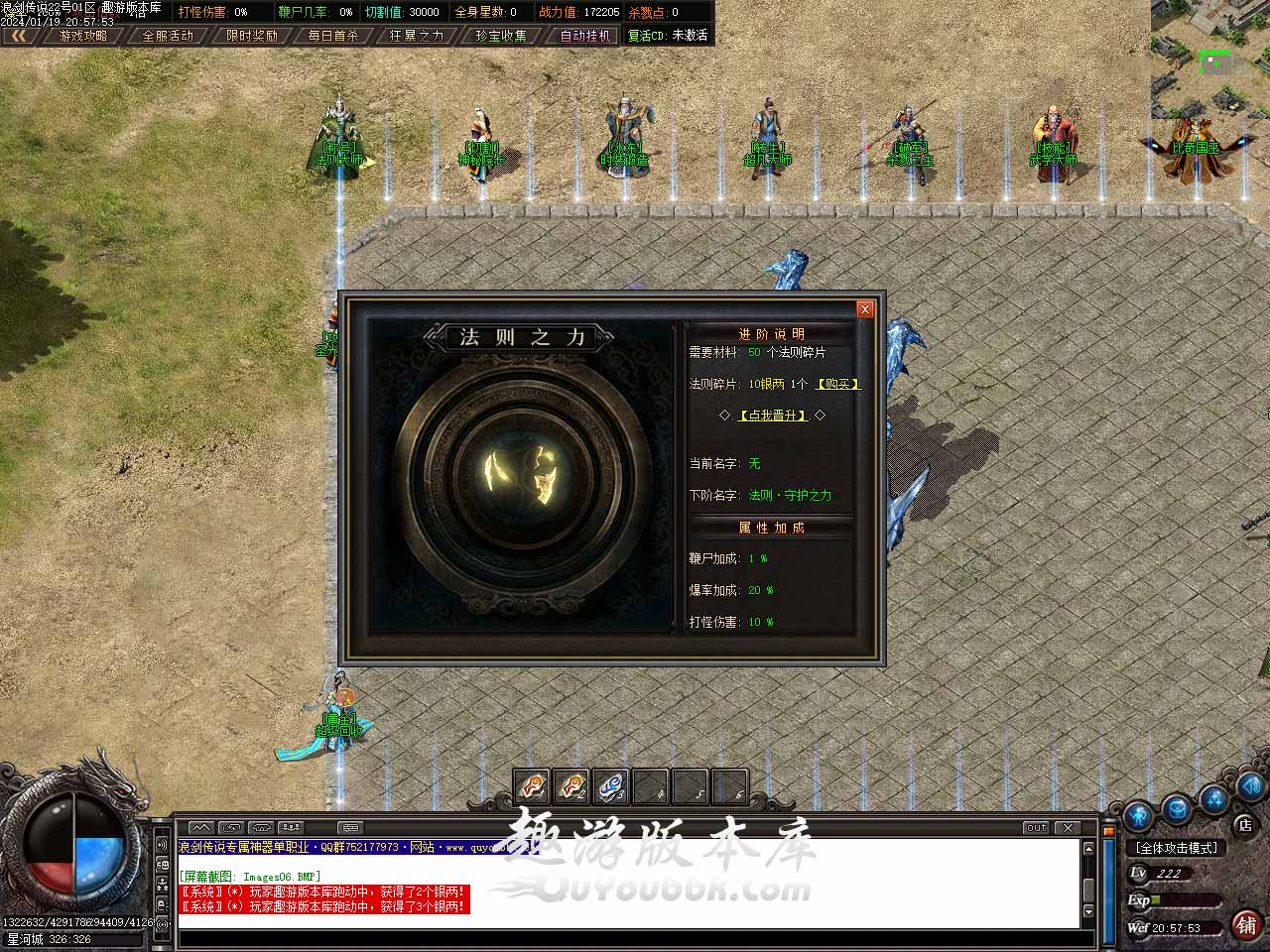Open the 全服活动 menu
Image resolution: width=1270 pixels, height=952 pixels.
click(168, 36)
